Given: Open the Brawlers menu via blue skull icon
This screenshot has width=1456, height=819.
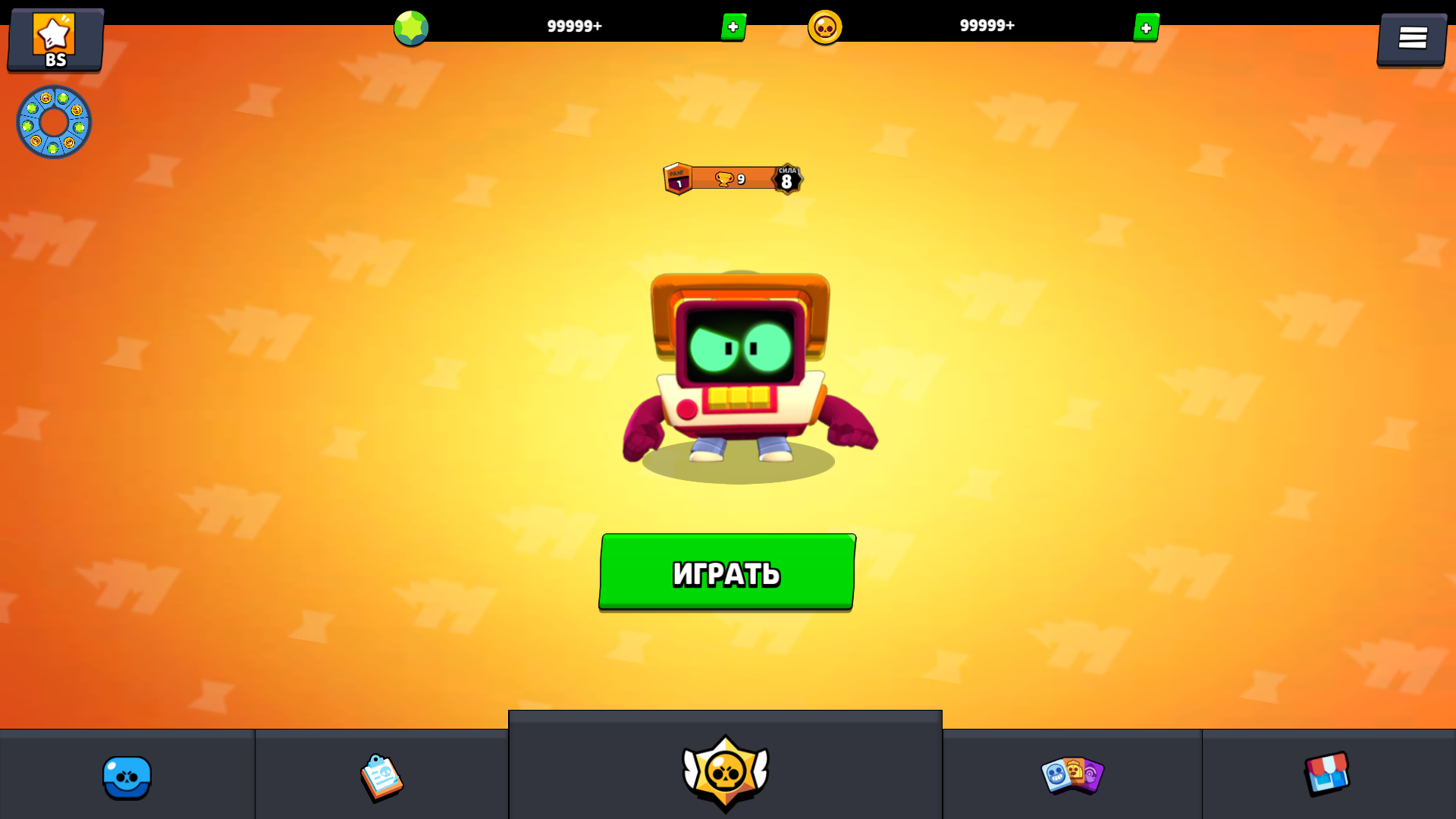Looking at the screenshot, I should [126, 777].
